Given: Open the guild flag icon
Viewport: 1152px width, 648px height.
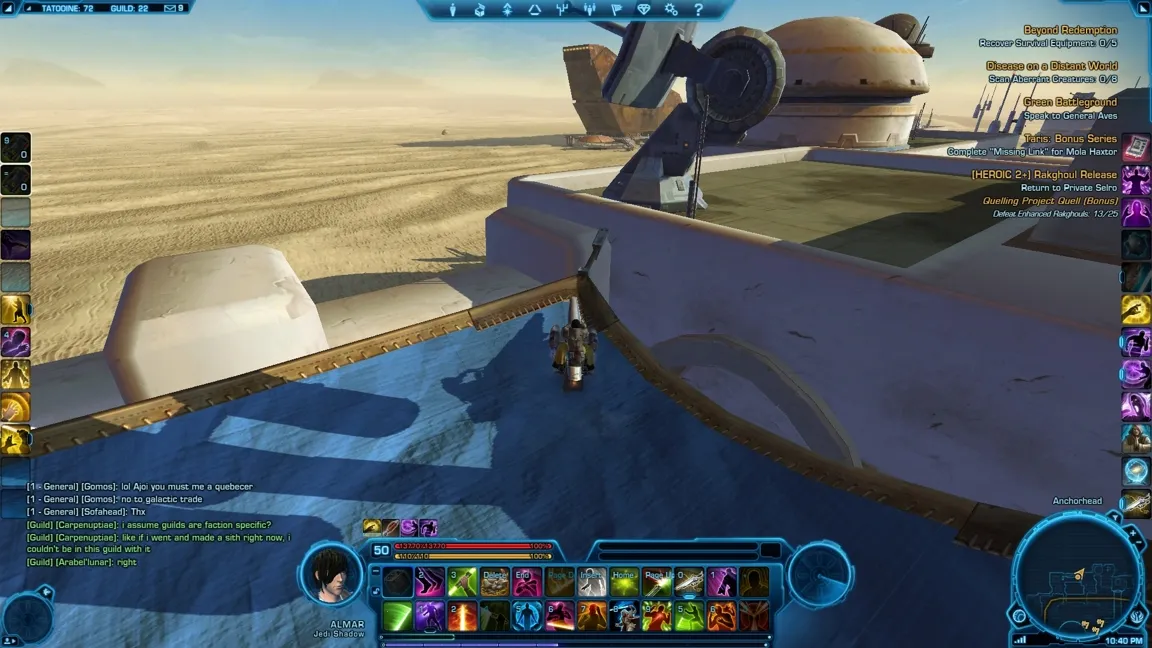Looking at the screenshot, I should pyautogui.click(x=616, y=10).
